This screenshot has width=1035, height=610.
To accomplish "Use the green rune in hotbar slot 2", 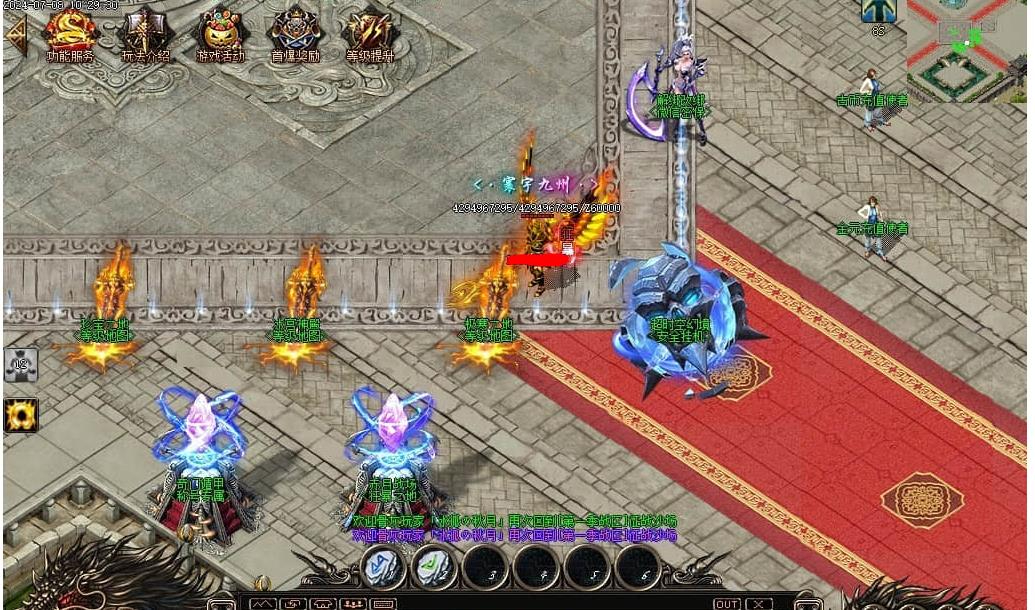I will 435,567.
